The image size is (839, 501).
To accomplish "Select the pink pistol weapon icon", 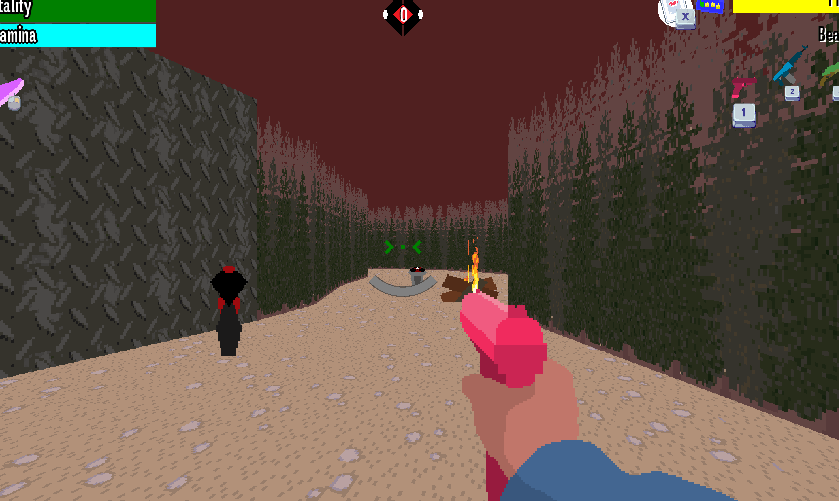I will (743, 89).
